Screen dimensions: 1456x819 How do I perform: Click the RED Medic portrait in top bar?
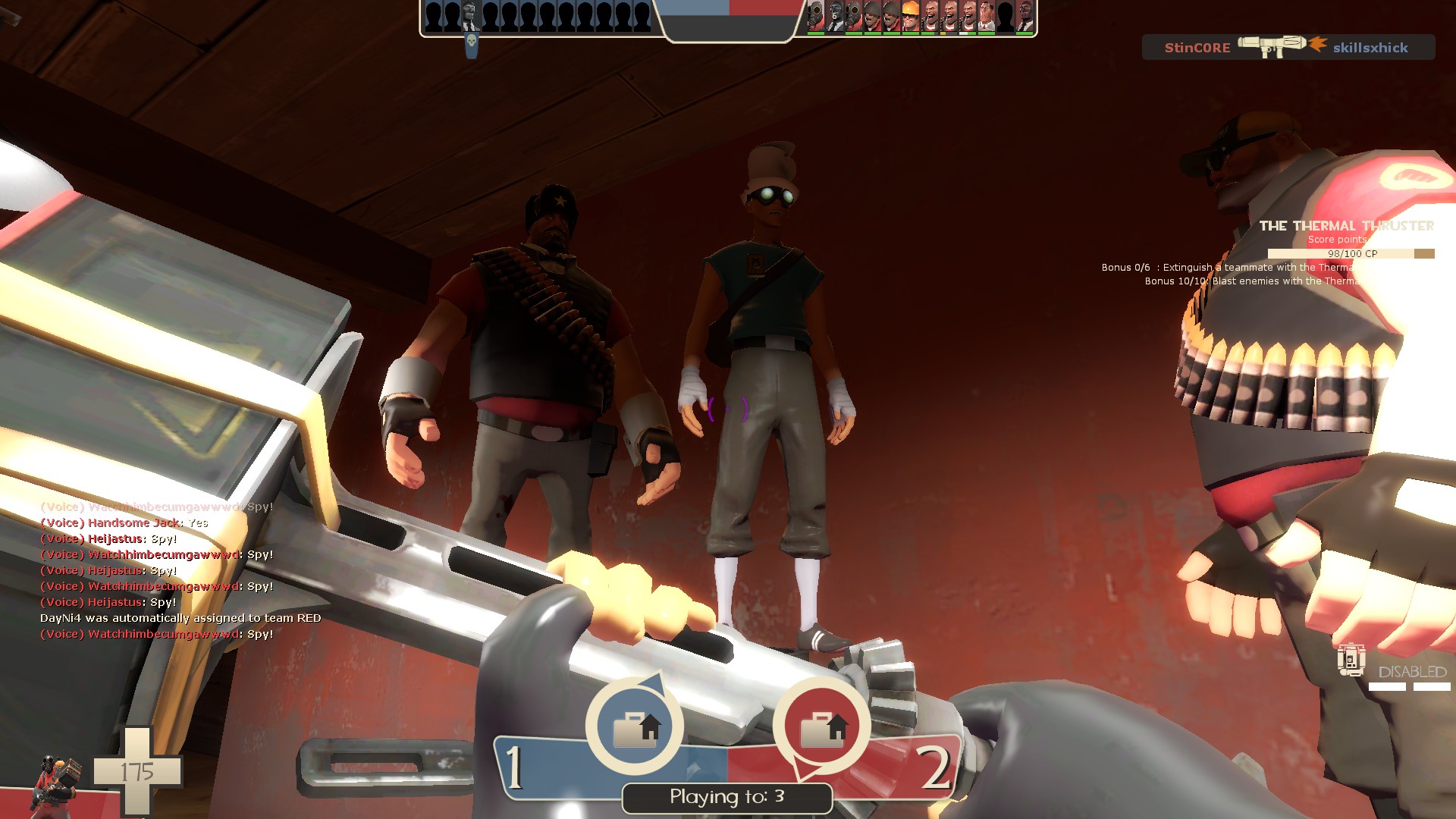[x=987, y=16]
